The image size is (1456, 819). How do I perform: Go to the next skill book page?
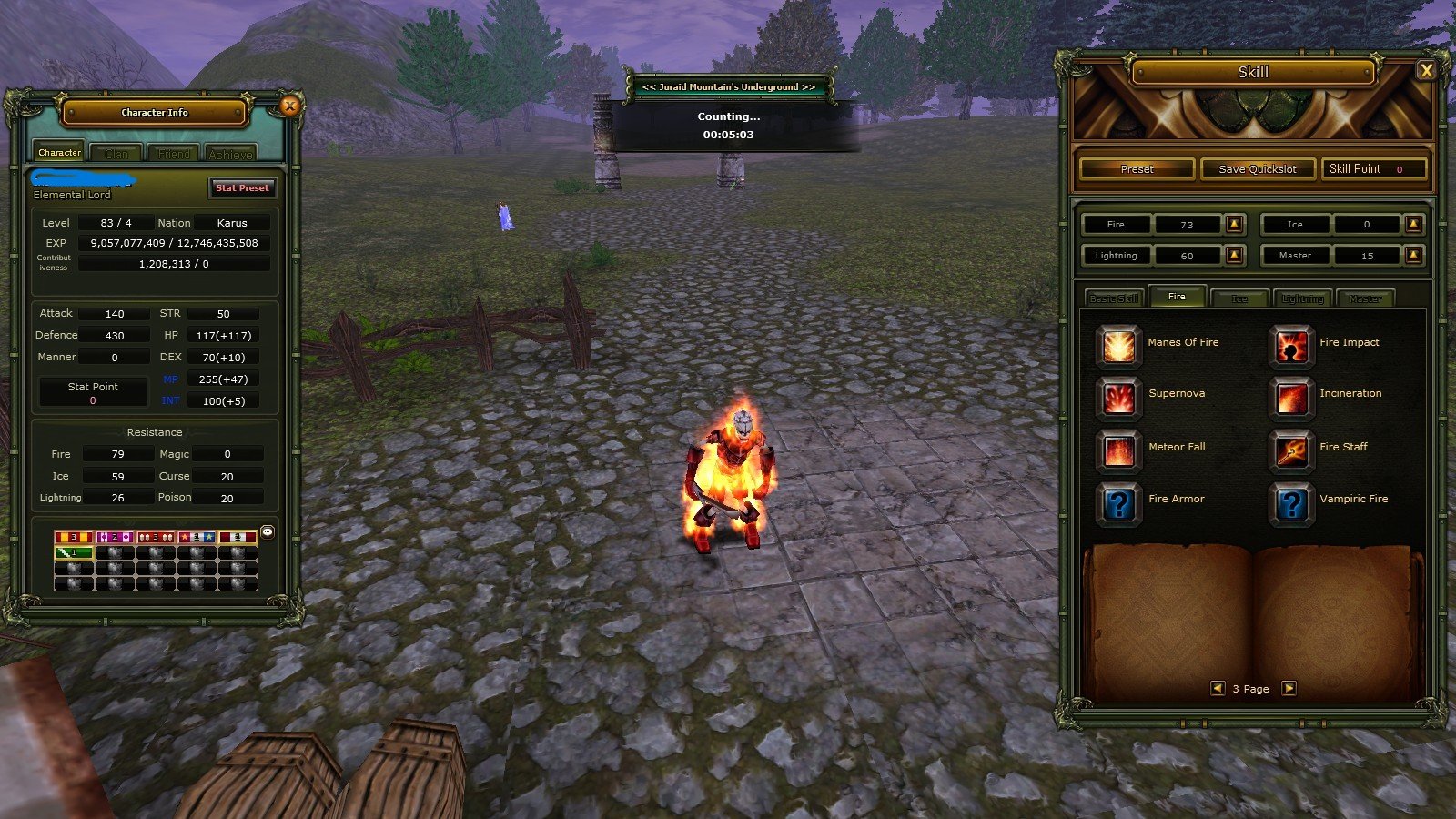[1289, 689]
